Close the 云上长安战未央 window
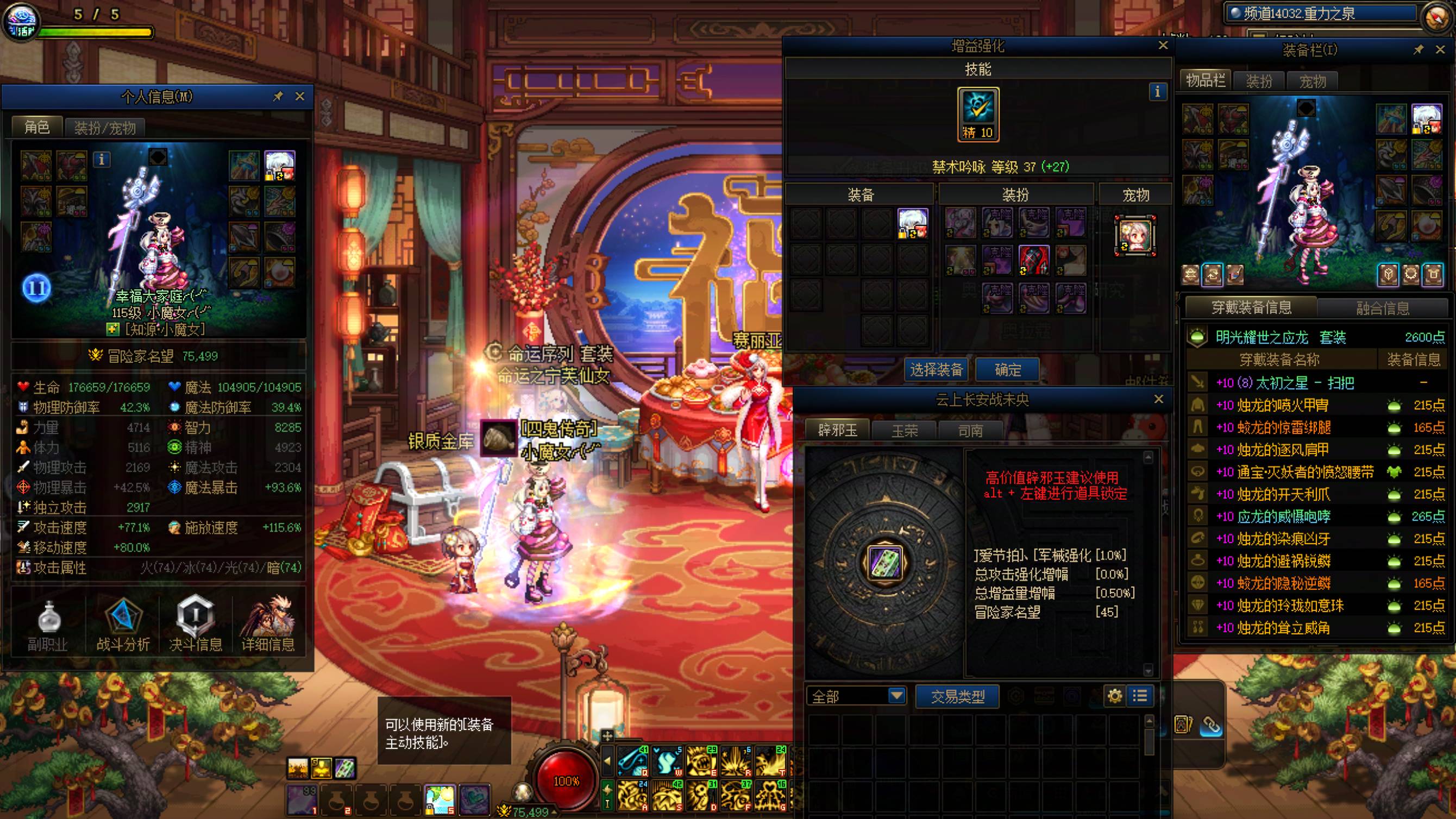Image resolution: width=1456 pixels, height=819 pixels. [x=1159, y=399]
